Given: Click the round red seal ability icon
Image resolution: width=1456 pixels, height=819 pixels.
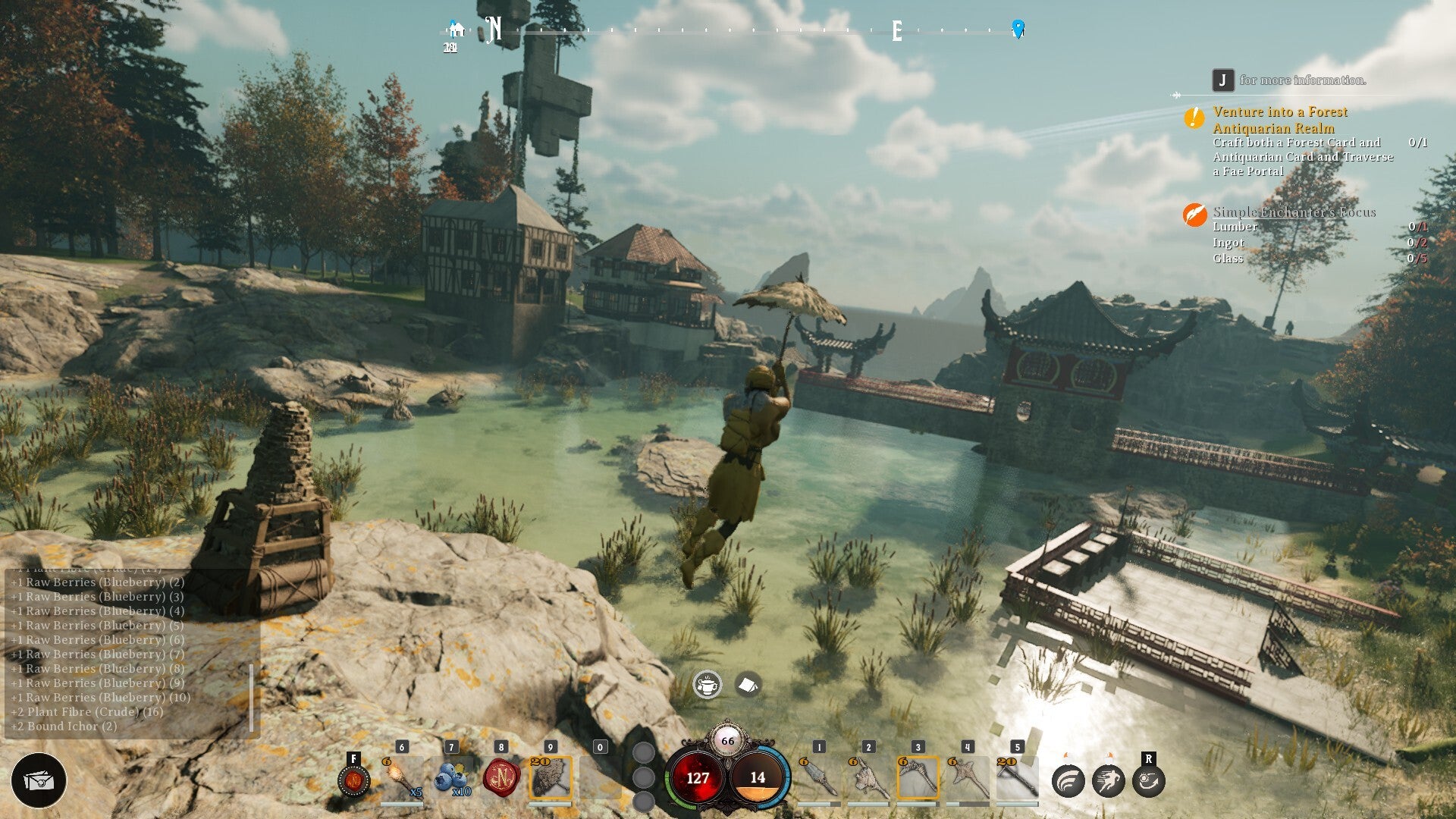Looking at the screenshot, I should 353,780.
